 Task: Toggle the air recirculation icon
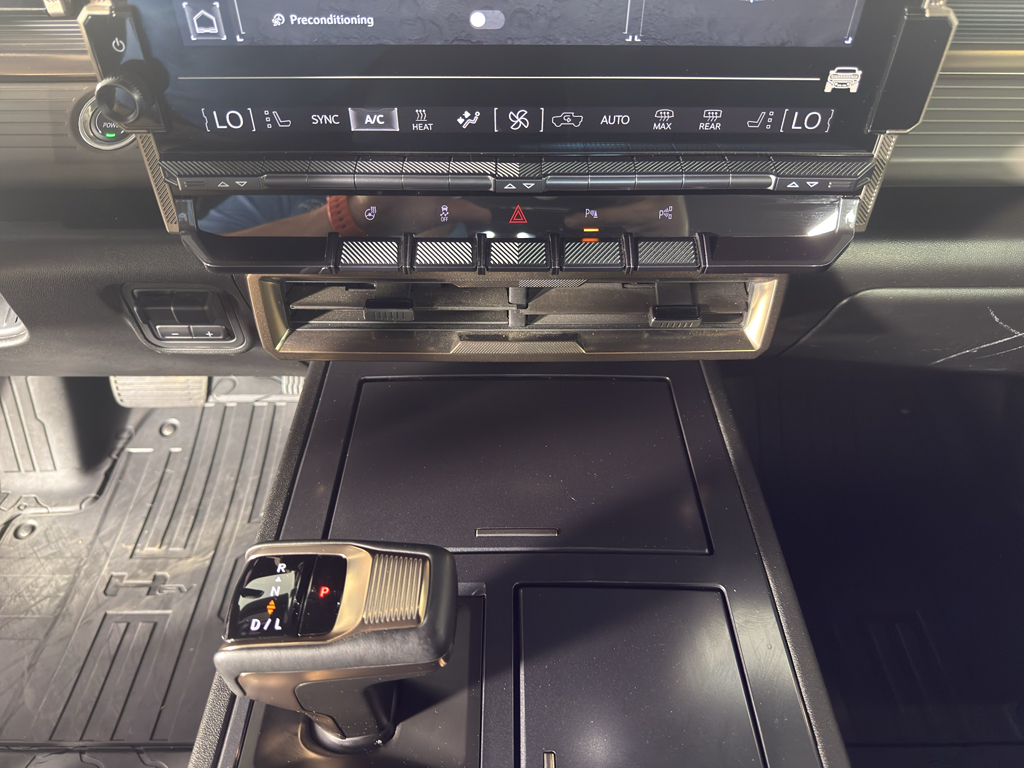pos(567,120)
